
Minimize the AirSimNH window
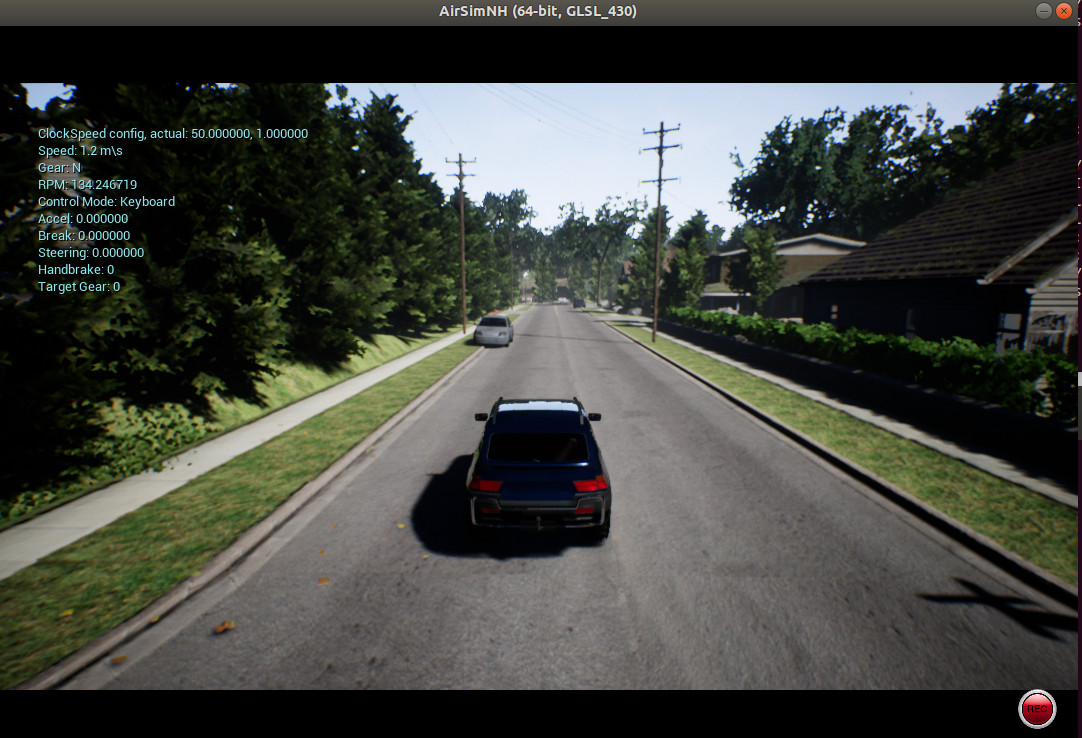coord(1044,11)
